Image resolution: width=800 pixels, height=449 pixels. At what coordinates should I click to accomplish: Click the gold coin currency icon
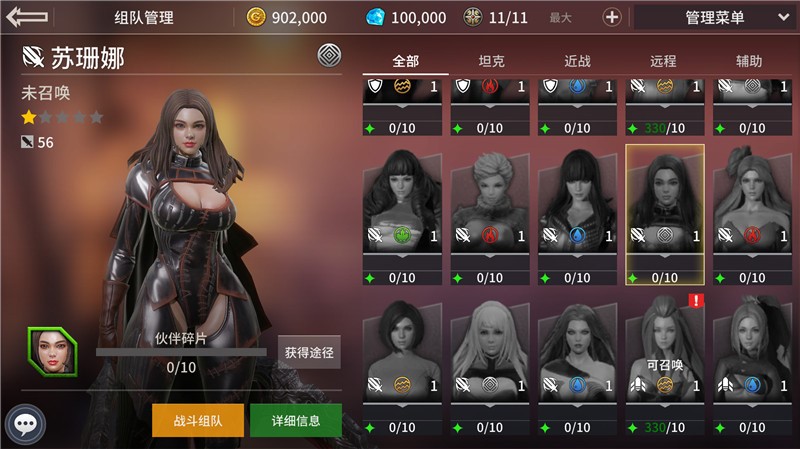pos(256,17)
